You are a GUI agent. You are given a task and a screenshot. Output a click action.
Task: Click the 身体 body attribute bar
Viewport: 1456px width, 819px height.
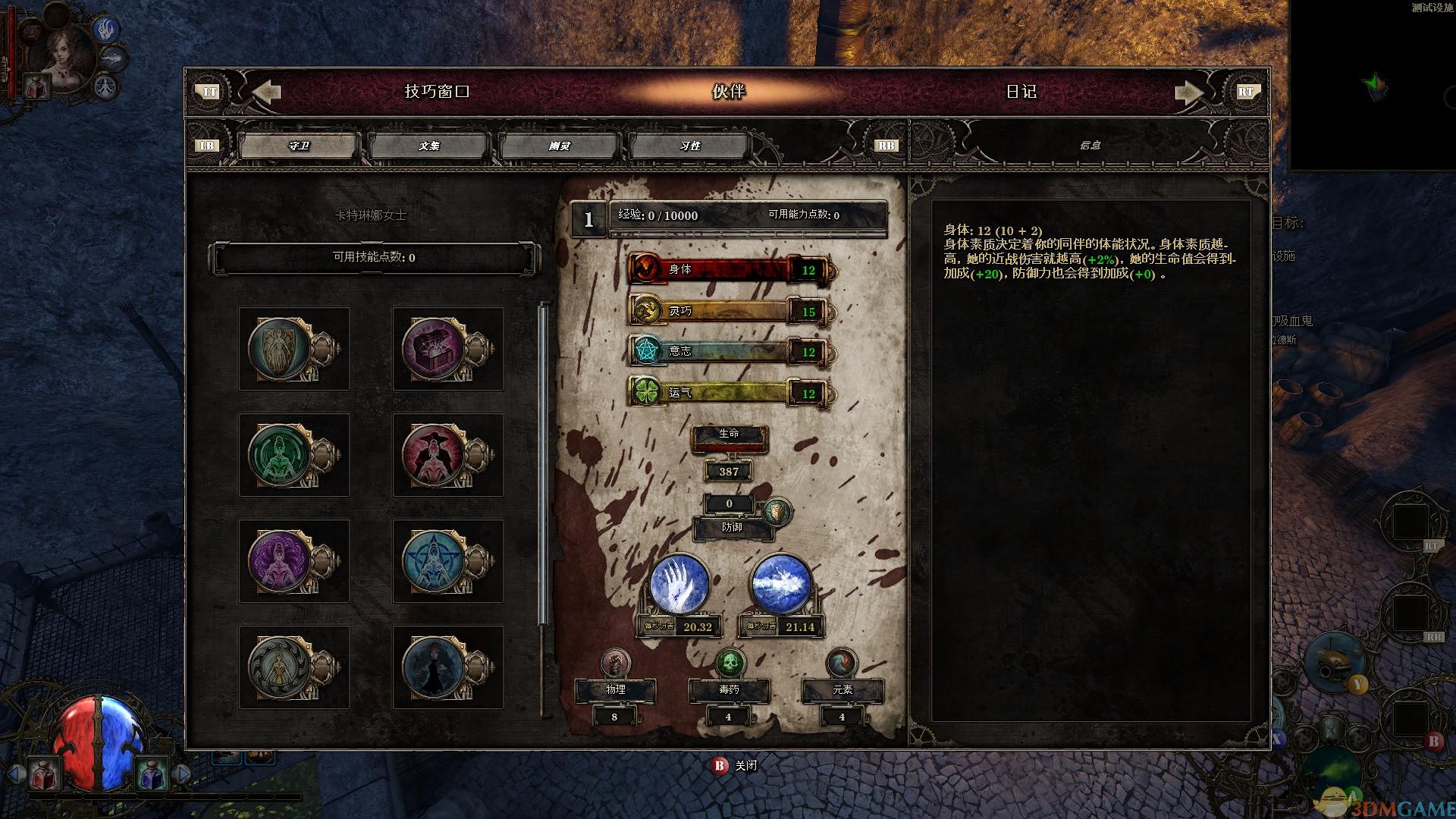tap(730, 269)
